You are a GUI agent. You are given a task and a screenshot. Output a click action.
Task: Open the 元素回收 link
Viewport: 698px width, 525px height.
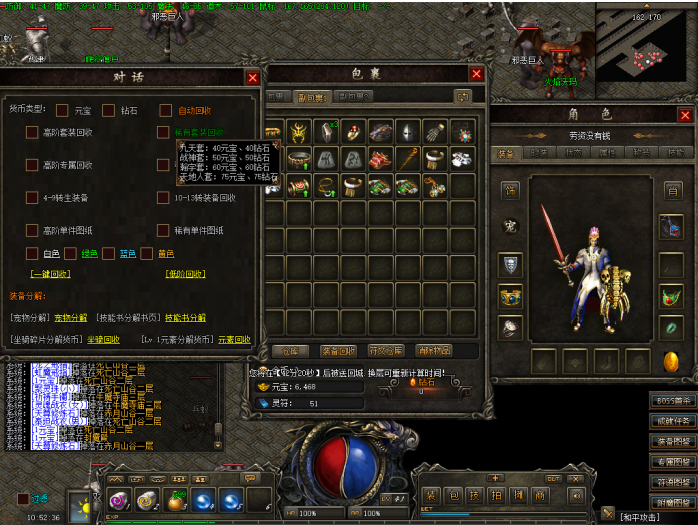(x=233, y=339)
